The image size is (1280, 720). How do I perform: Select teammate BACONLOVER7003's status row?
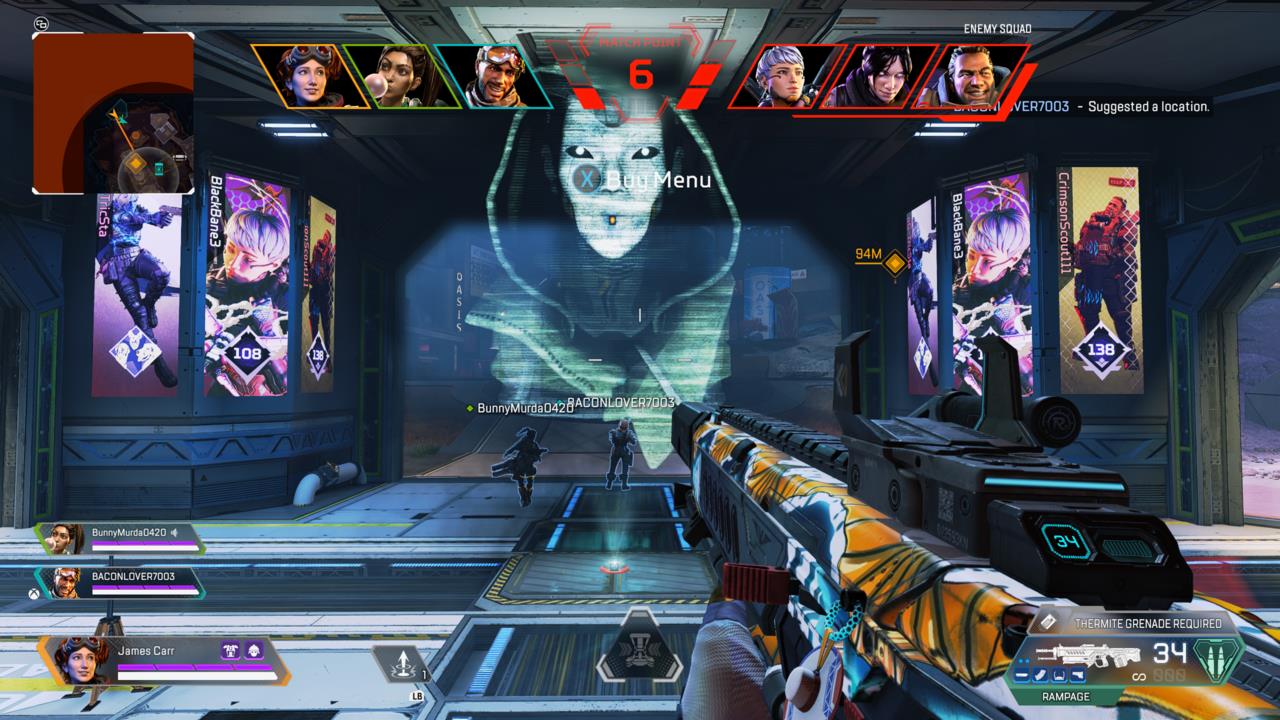point(120,582)
